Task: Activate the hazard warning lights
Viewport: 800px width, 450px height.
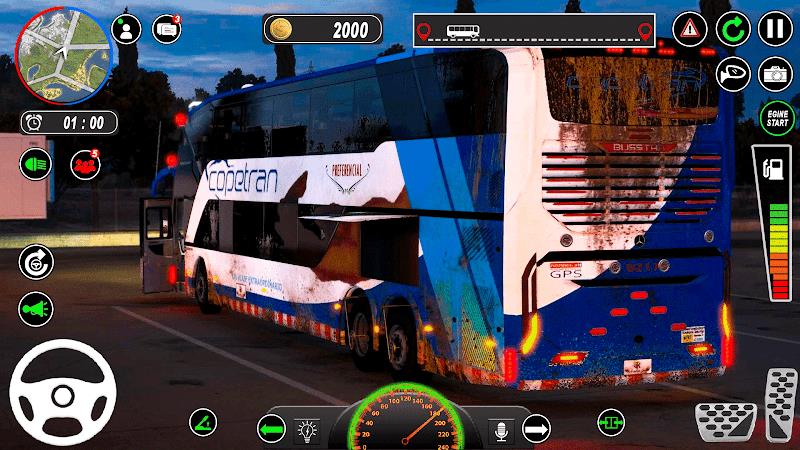Action: (x=690, y=29)
